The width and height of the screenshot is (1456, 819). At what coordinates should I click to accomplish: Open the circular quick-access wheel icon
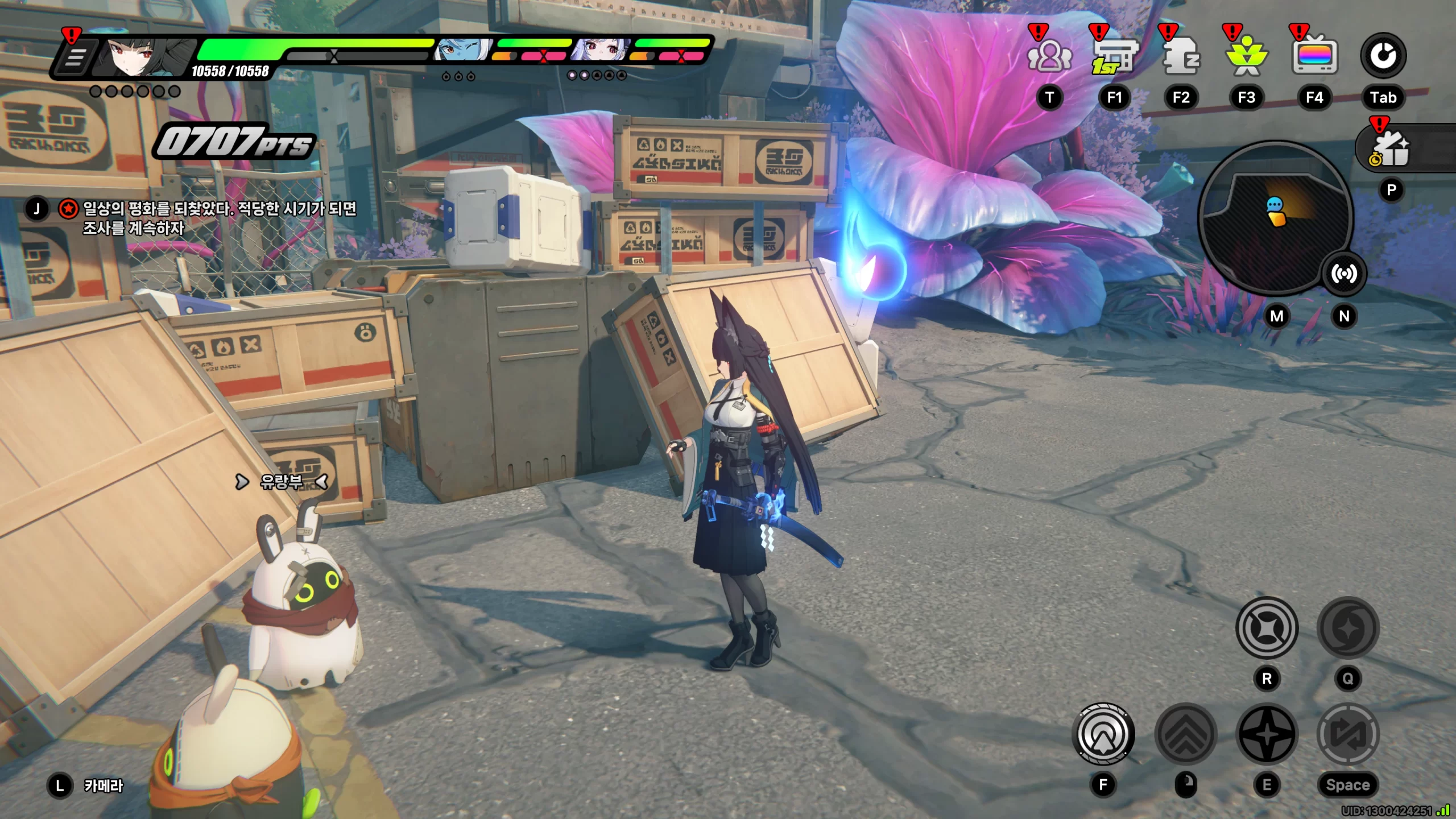1383,56
